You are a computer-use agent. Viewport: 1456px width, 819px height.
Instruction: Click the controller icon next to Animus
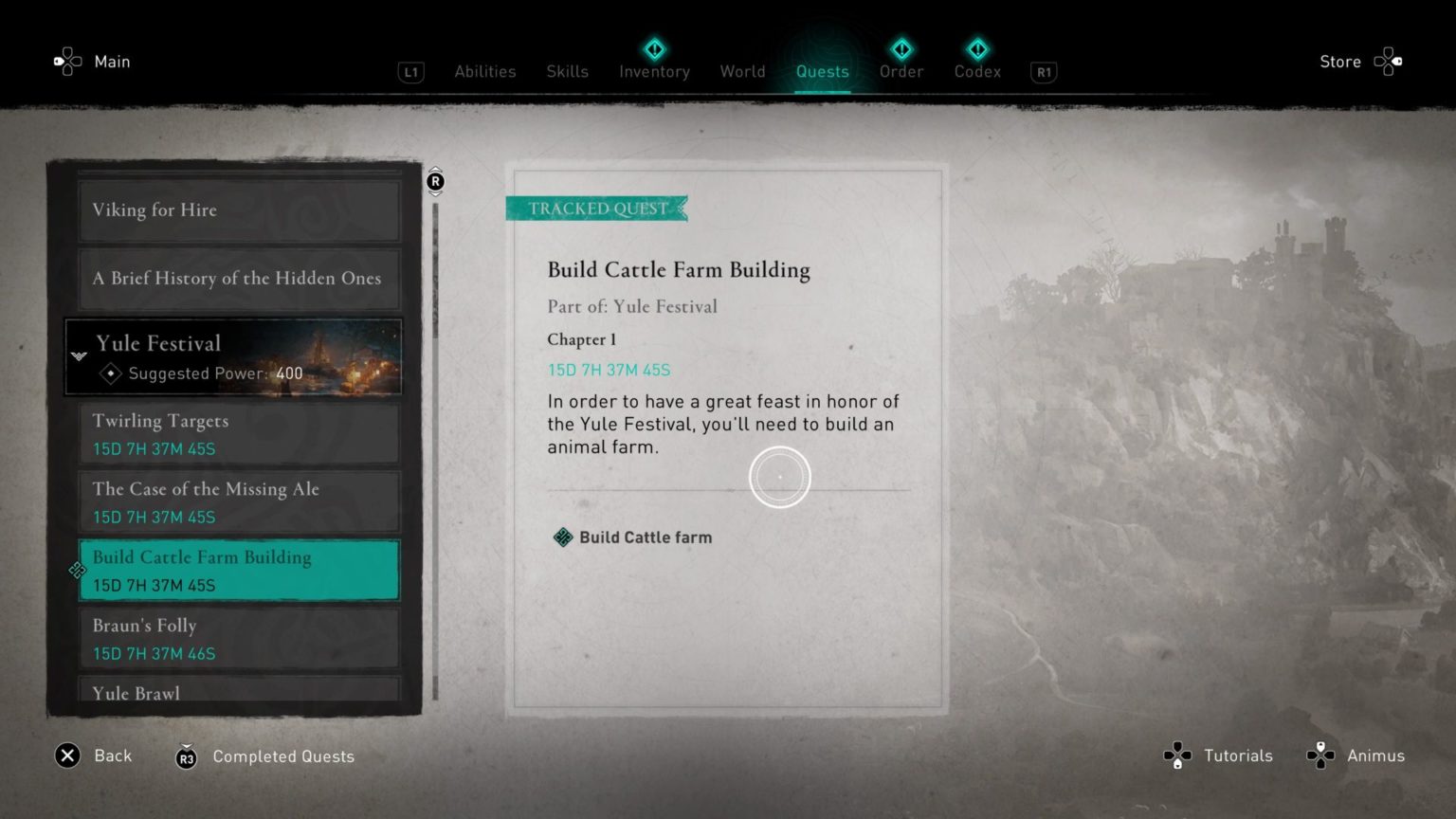click(x=1319, y=755)
